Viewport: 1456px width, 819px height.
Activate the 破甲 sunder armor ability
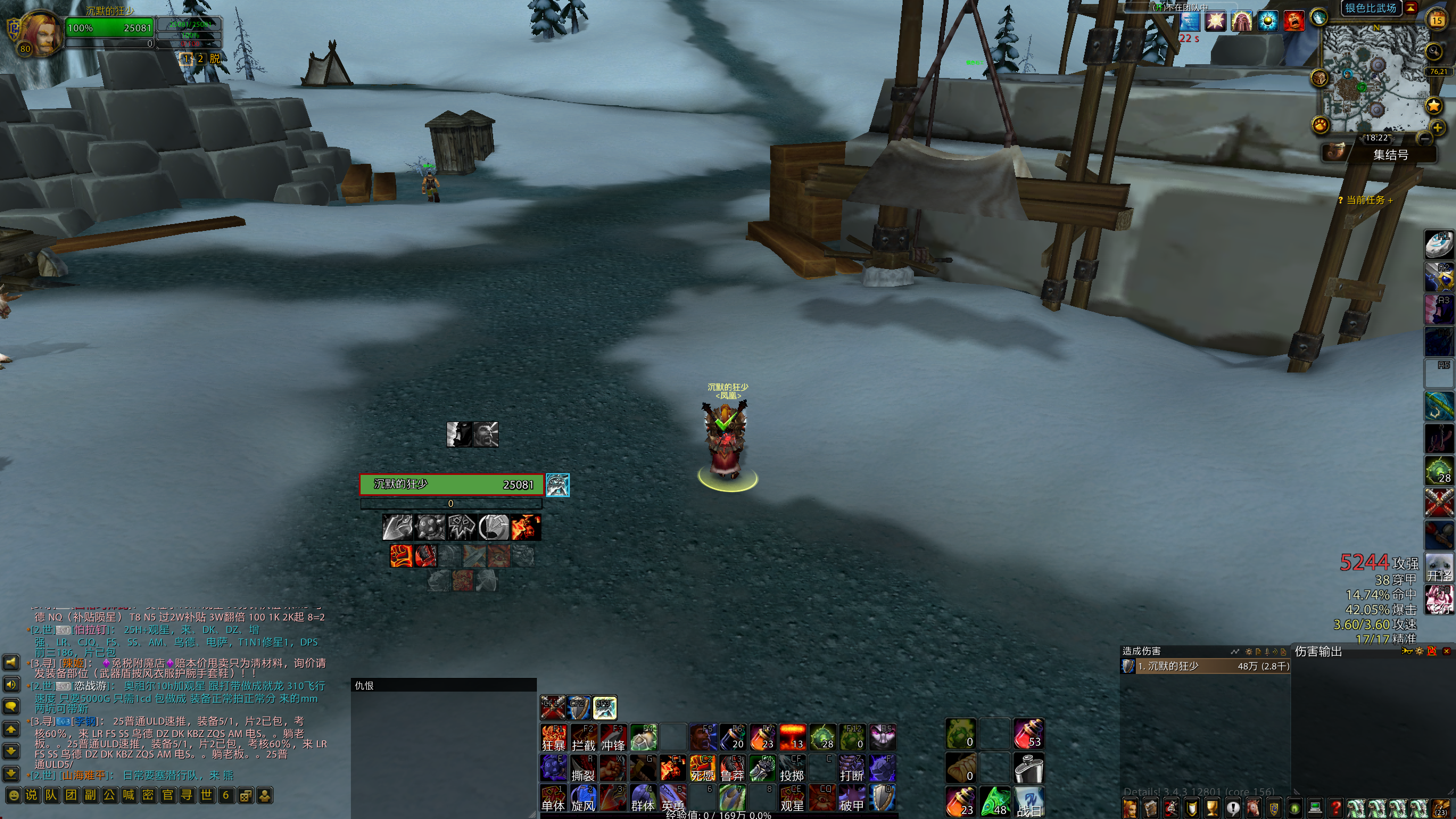[x=851, y=798]
